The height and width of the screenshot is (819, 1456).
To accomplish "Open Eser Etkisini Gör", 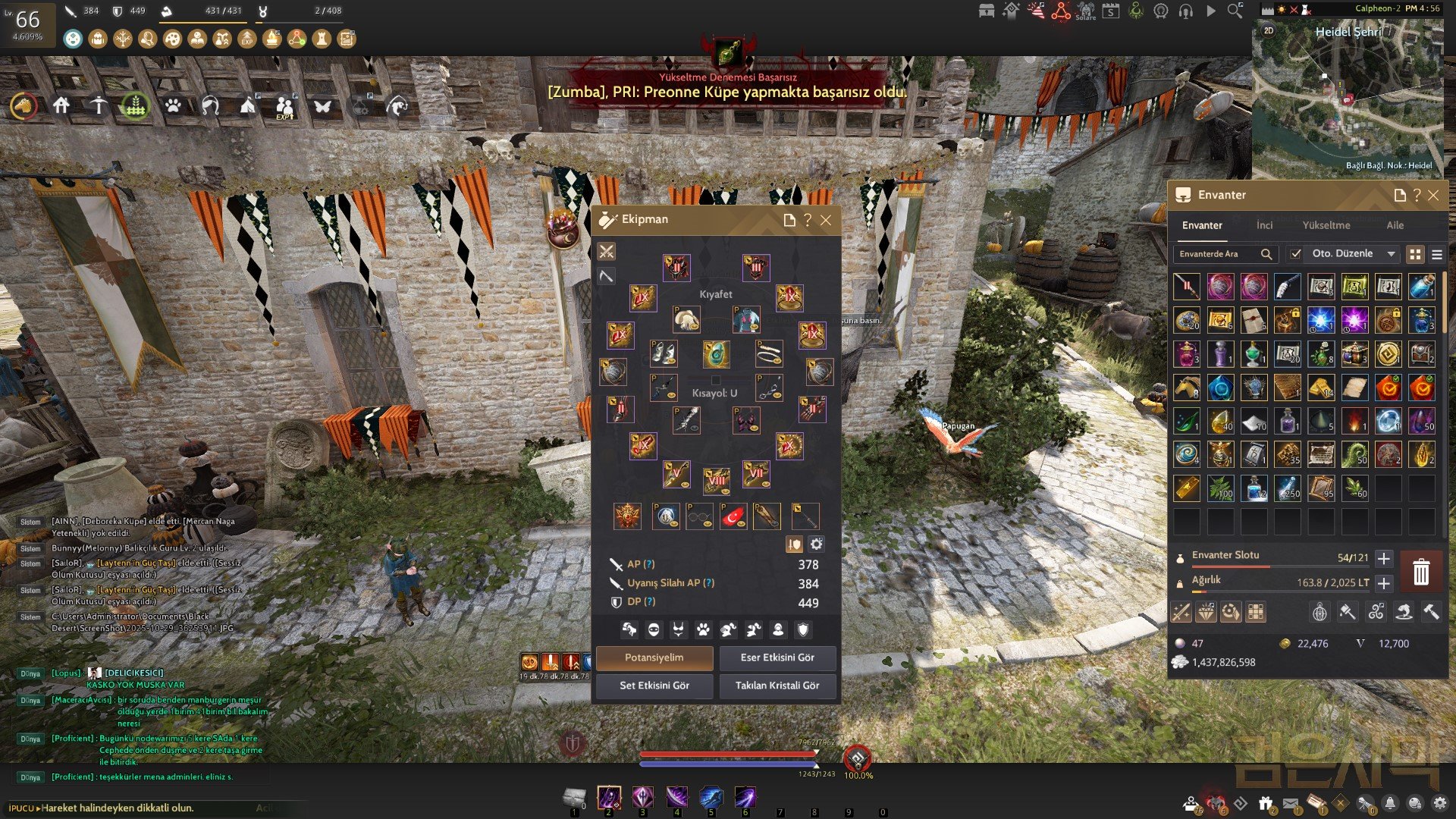I will [x=777, y=657].
